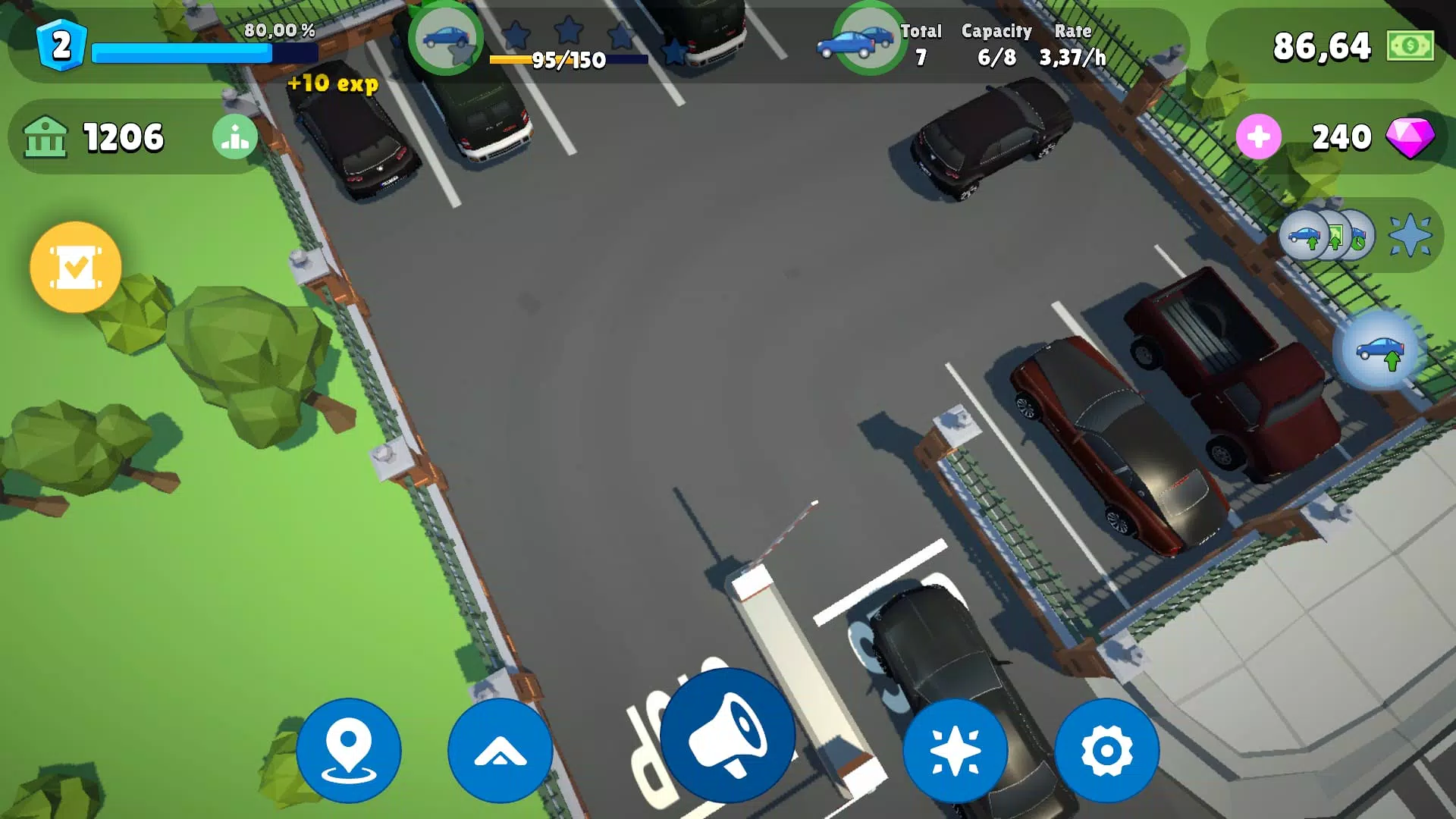Tap the green statistics icon beside 1206
The image size is (1456, 819).
tap(236, 137)
